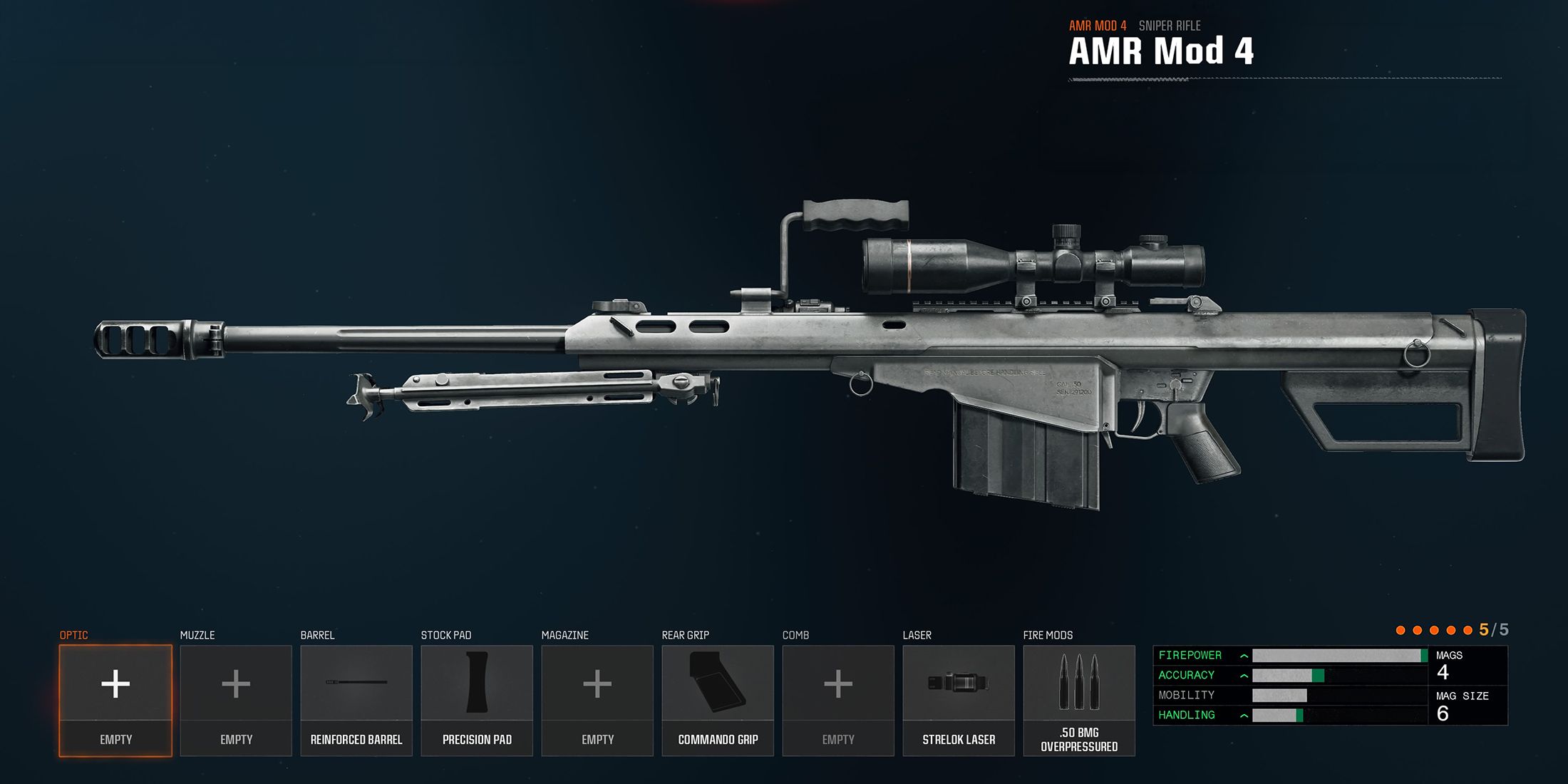Expand the Accuracy stat details chevron
This screenshot has height=784, width=1568.
click(x=1242, y=675)
